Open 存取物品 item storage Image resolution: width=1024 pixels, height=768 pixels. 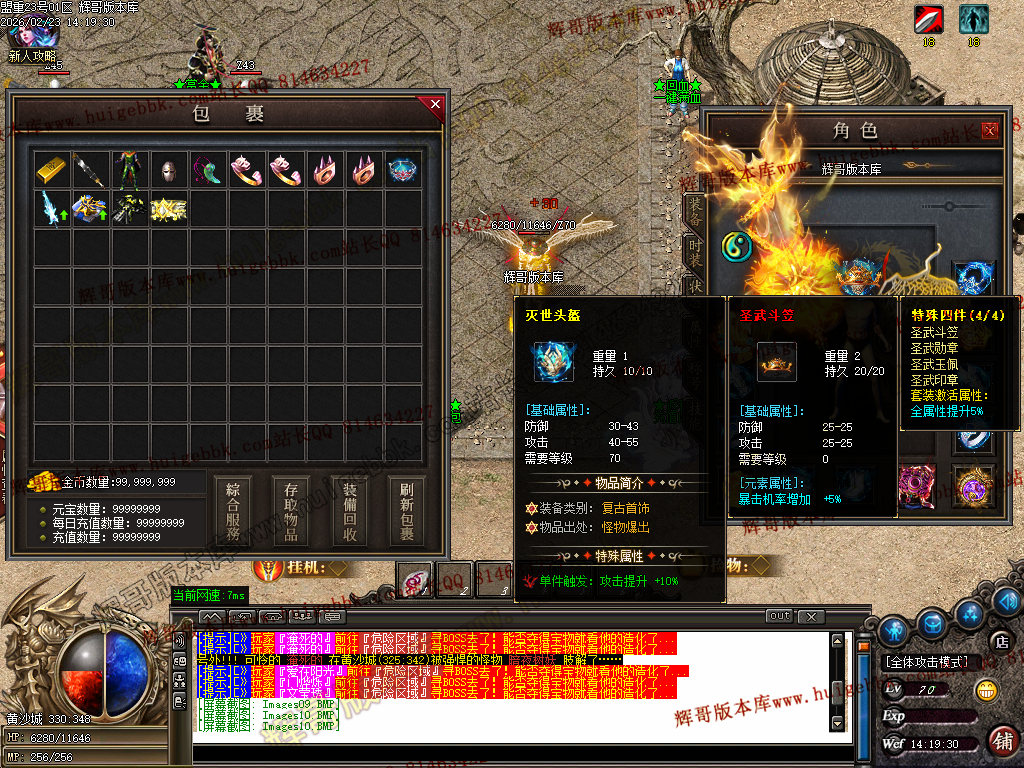click(291, 511)
